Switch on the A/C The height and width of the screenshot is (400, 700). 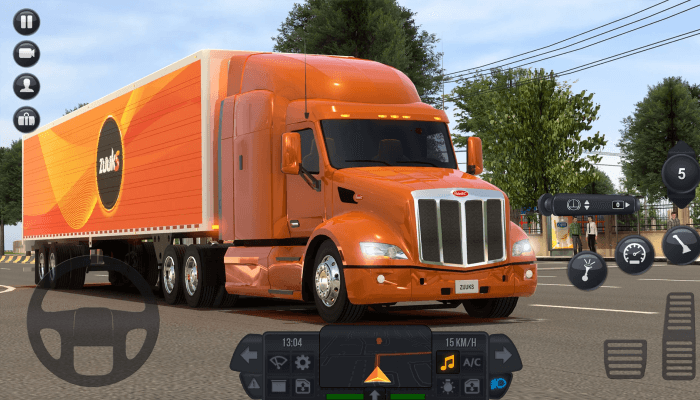tap(472, 362)
